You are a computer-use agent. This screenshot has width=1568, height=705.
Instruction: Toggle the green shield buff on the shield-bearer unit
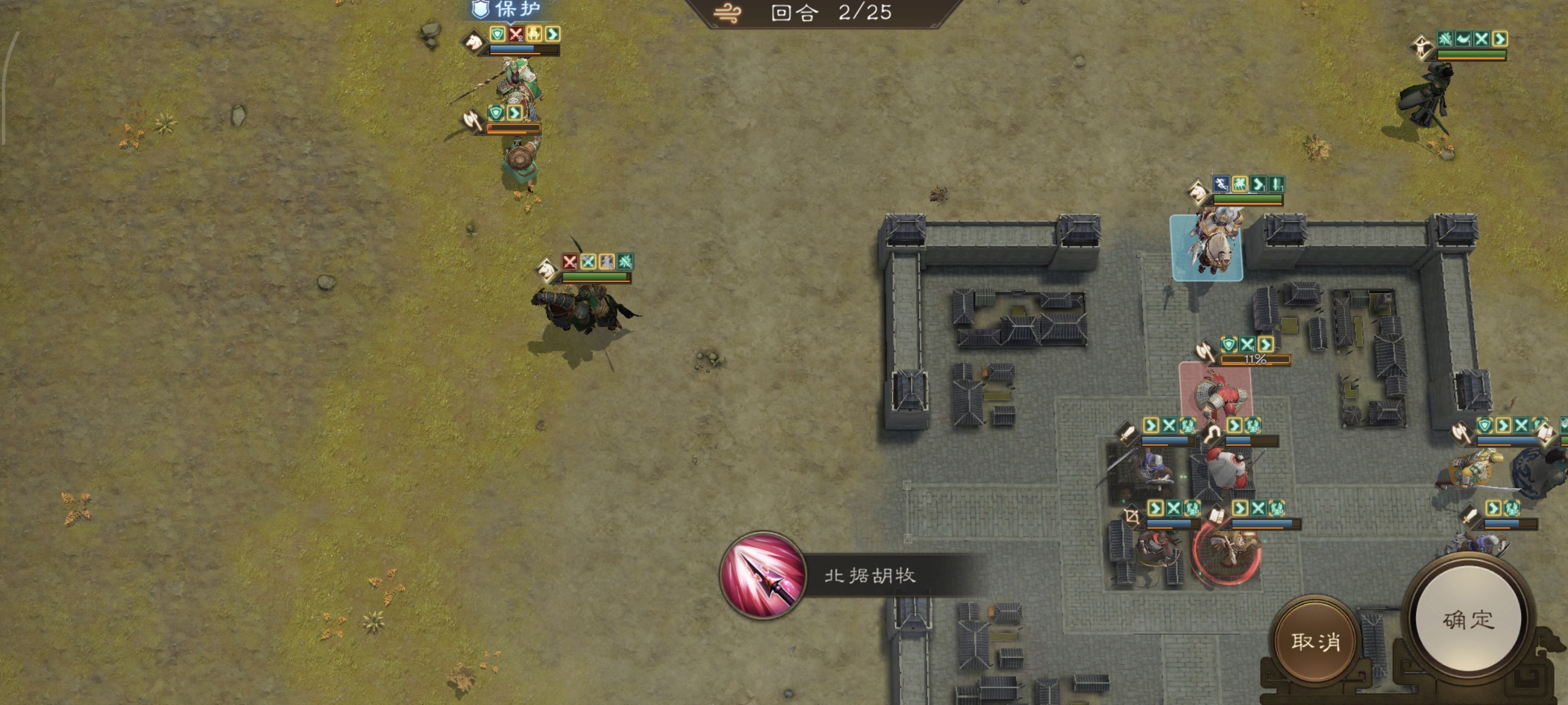click(497, 113)
